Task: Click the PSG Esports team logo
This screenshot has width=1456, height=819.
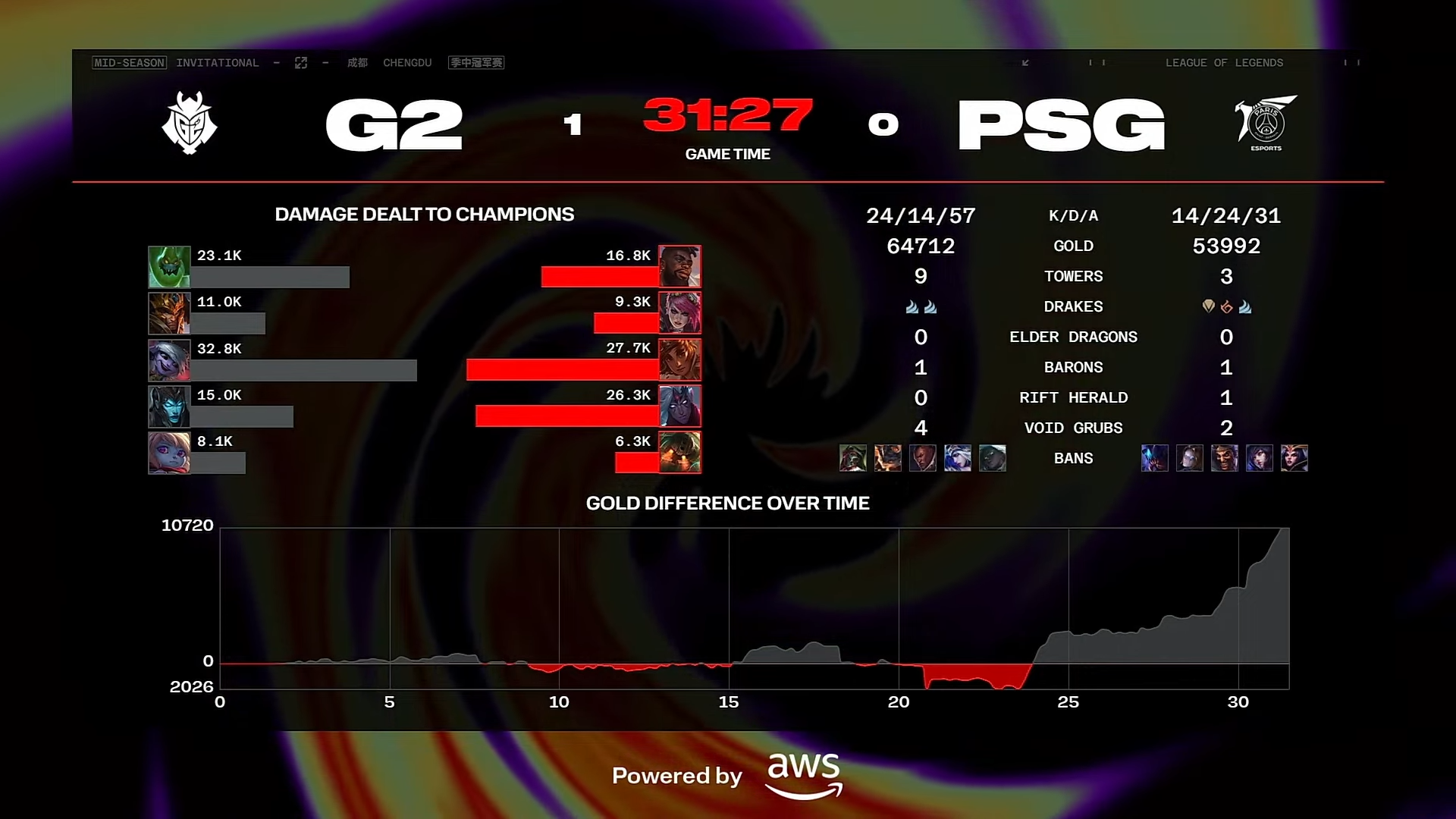Action: 1268,124
